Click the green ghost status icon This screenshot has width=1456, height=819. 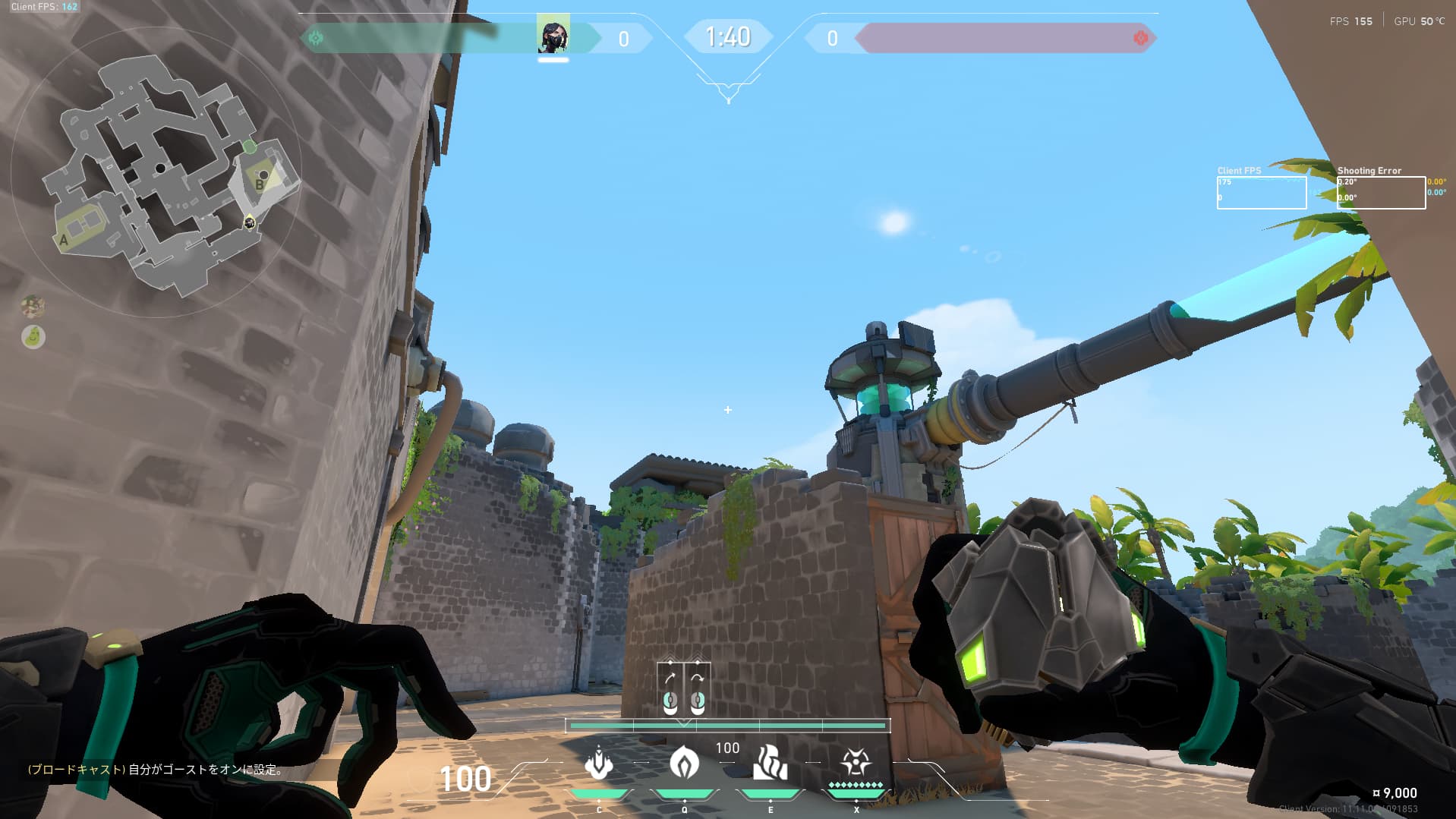(x=33, y=336)
